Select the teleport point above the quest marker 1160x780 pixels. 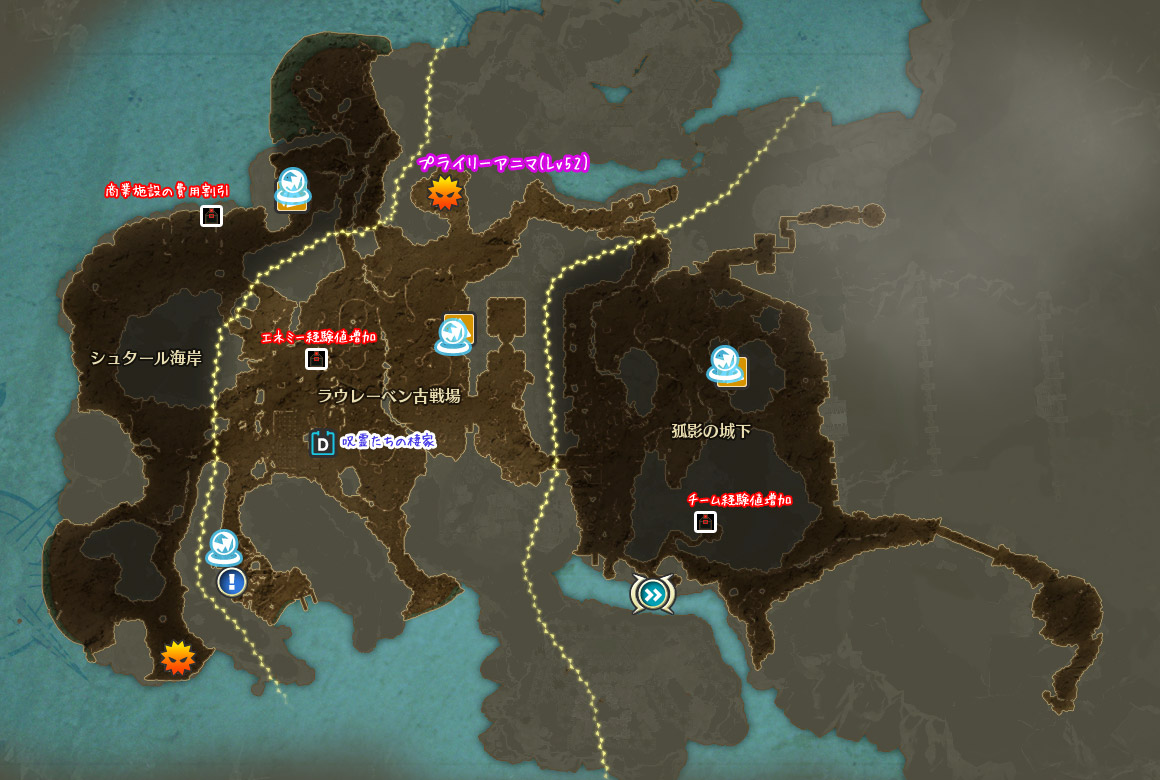pyautogui.click(x=224, y=548)
